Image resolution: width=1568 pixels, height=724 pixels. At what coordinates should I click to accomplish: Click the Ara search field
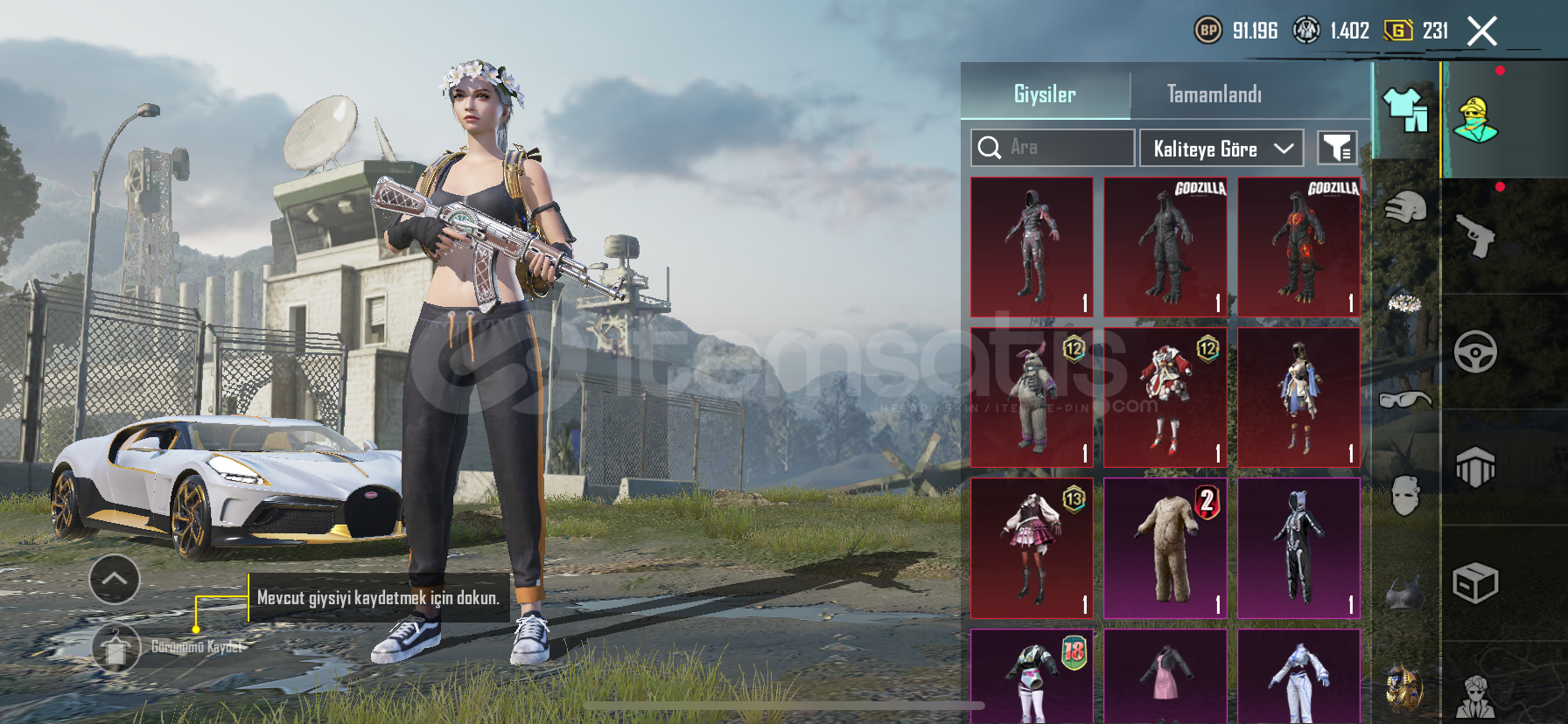[x=1053, y=148]
